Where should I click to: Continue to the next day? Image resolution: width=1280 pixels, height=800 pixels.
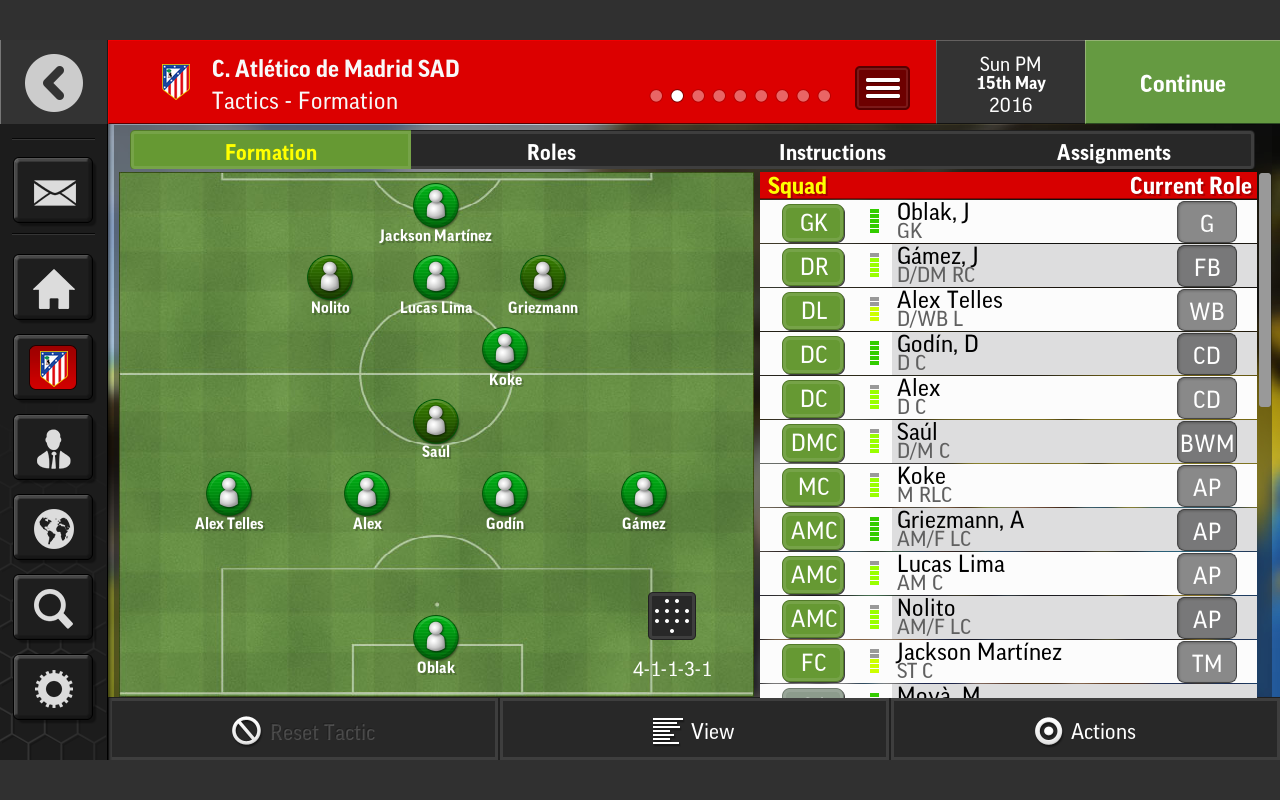tap(1182, 84)
